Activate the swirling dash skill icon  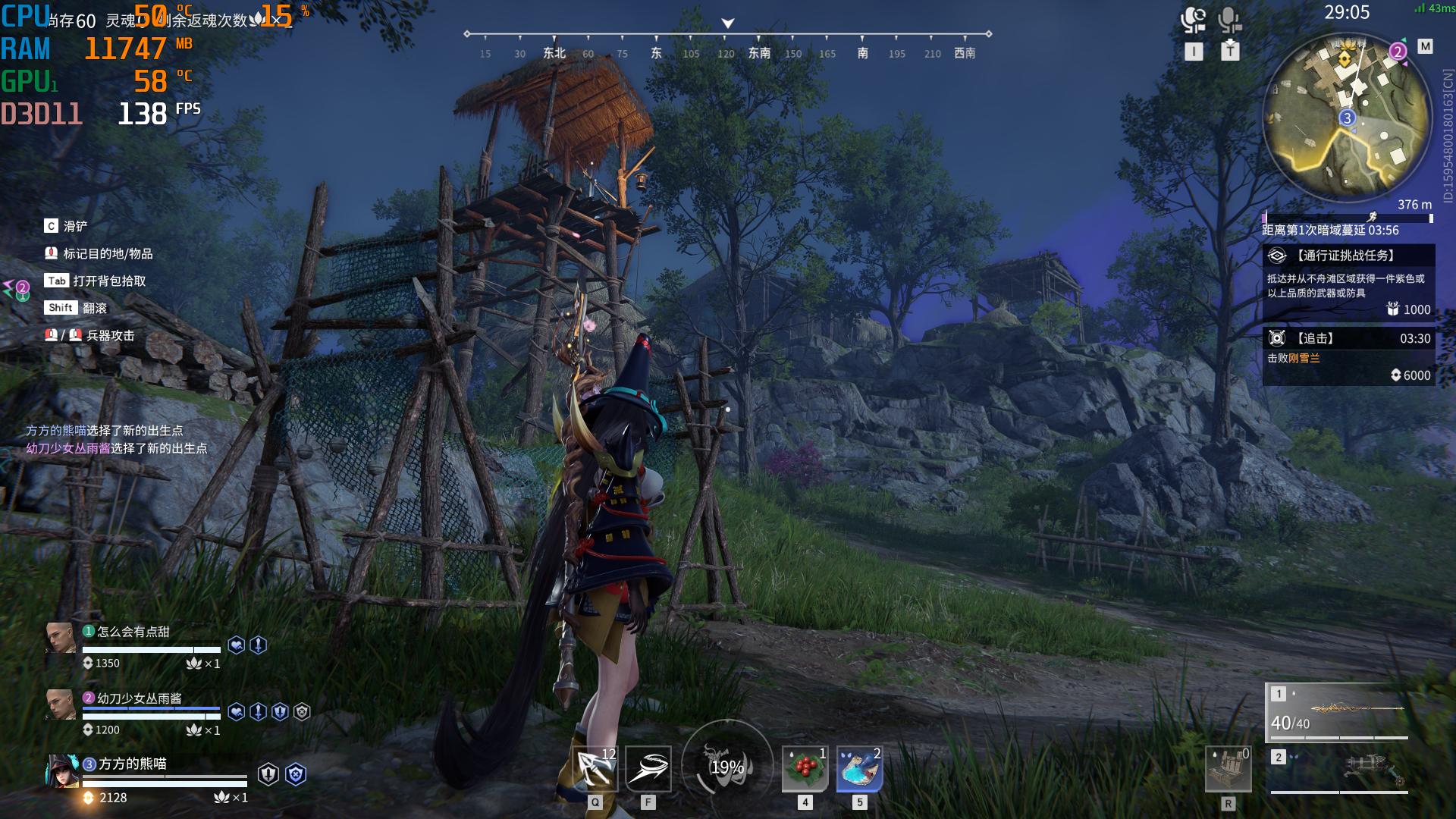point(648,769)
